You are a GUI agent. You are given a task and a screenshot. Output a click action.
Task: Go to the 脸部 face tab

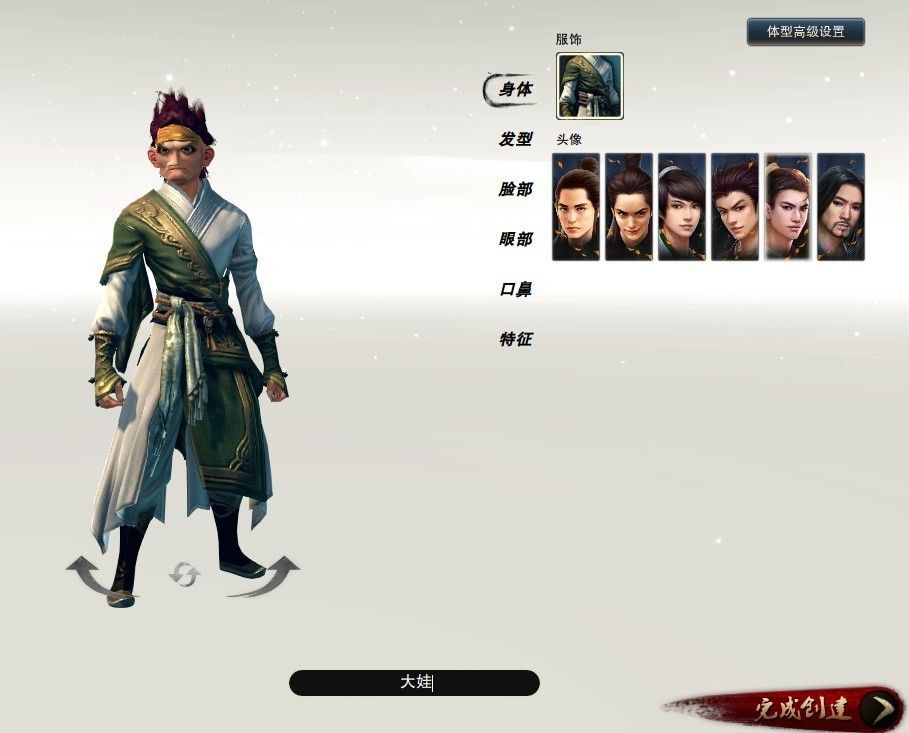pos(515,190)
